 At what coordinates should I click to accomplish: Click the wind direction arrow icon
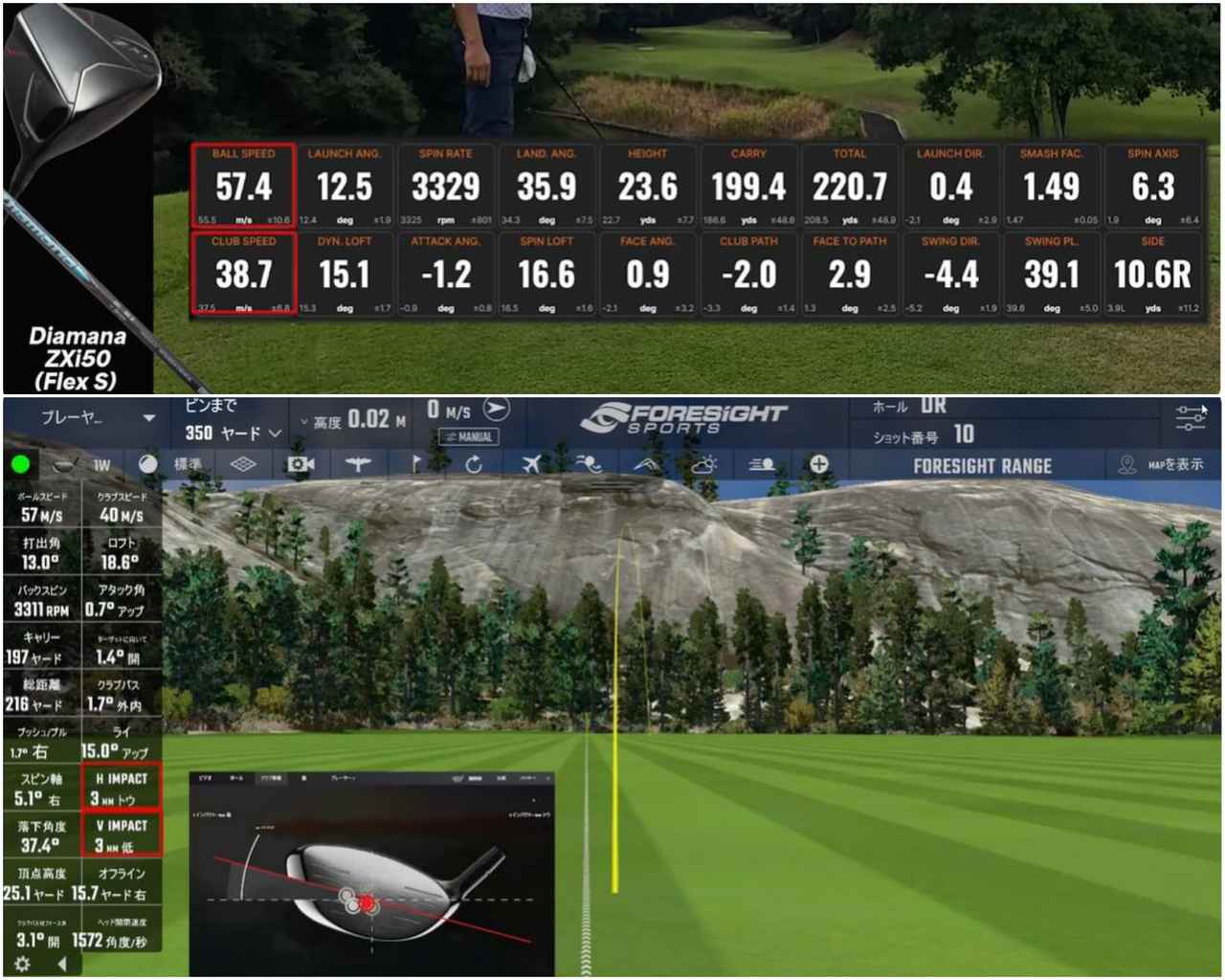[x=496, y=410]
